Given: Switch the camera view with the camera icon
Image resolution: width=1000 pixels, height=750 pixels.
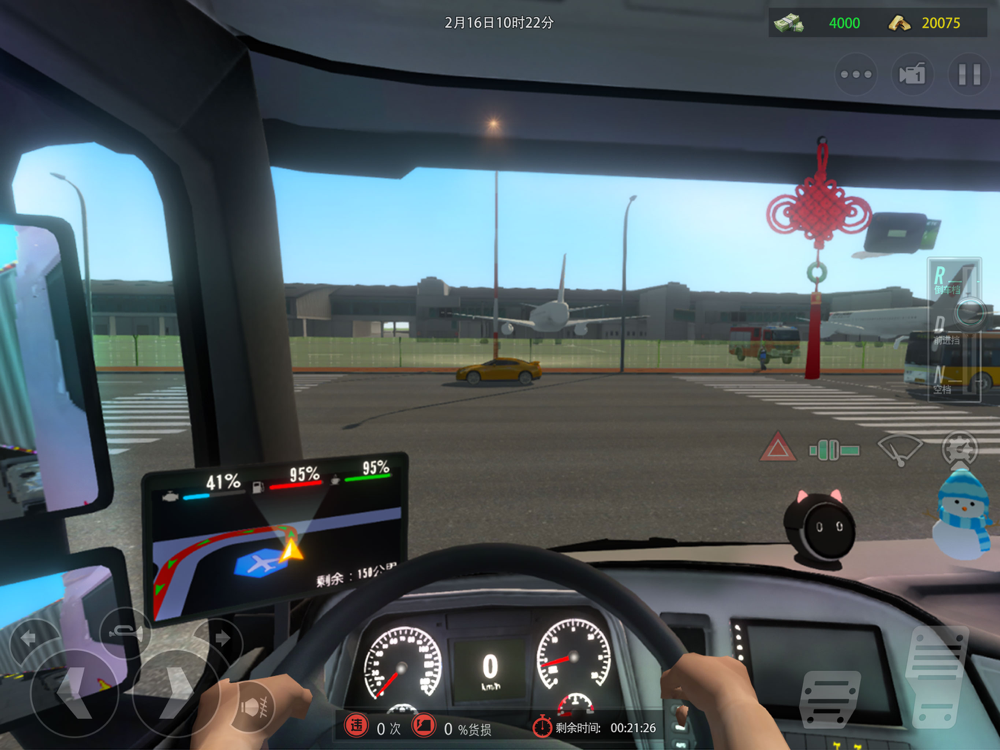Looking at the screenshot, I should click(912, 74).
